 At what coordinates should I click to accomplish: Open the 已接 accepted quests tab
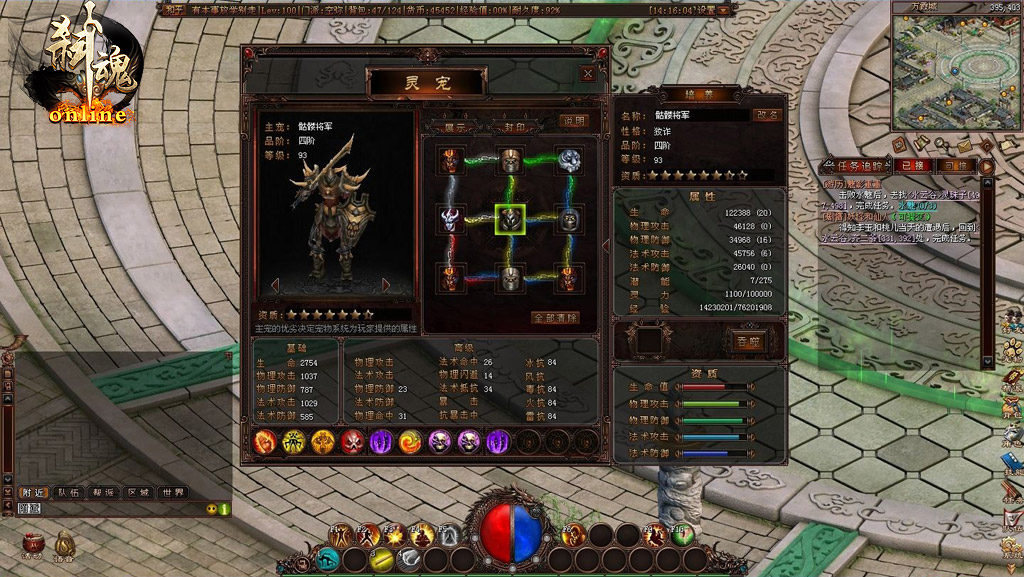coord(910,165)
